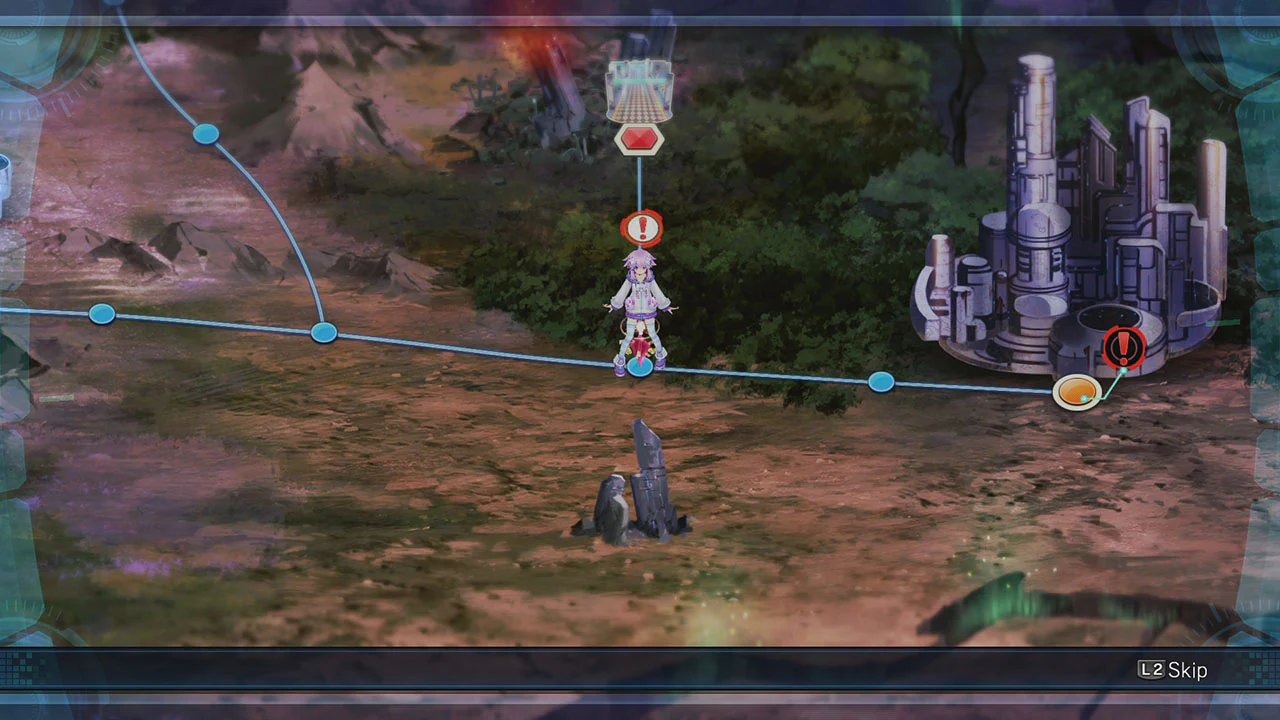Open the dungeon entrance icon at the top
The image size is (1280, 720).
pos(640,90)
